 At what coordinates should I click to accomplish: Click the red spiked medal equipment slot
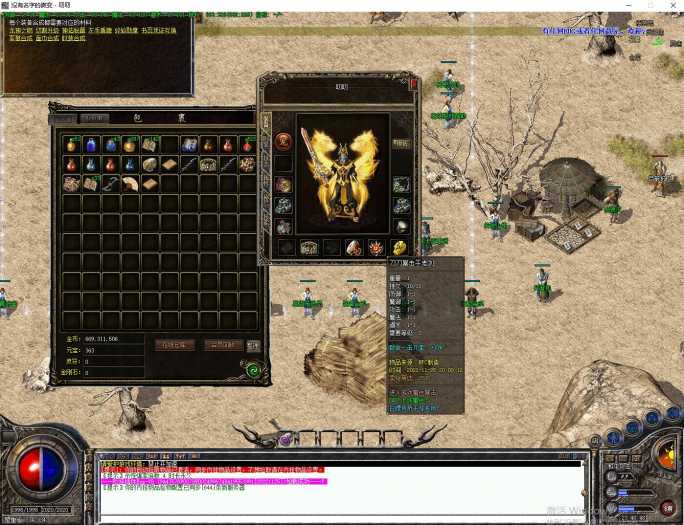(x=376, y=247)
